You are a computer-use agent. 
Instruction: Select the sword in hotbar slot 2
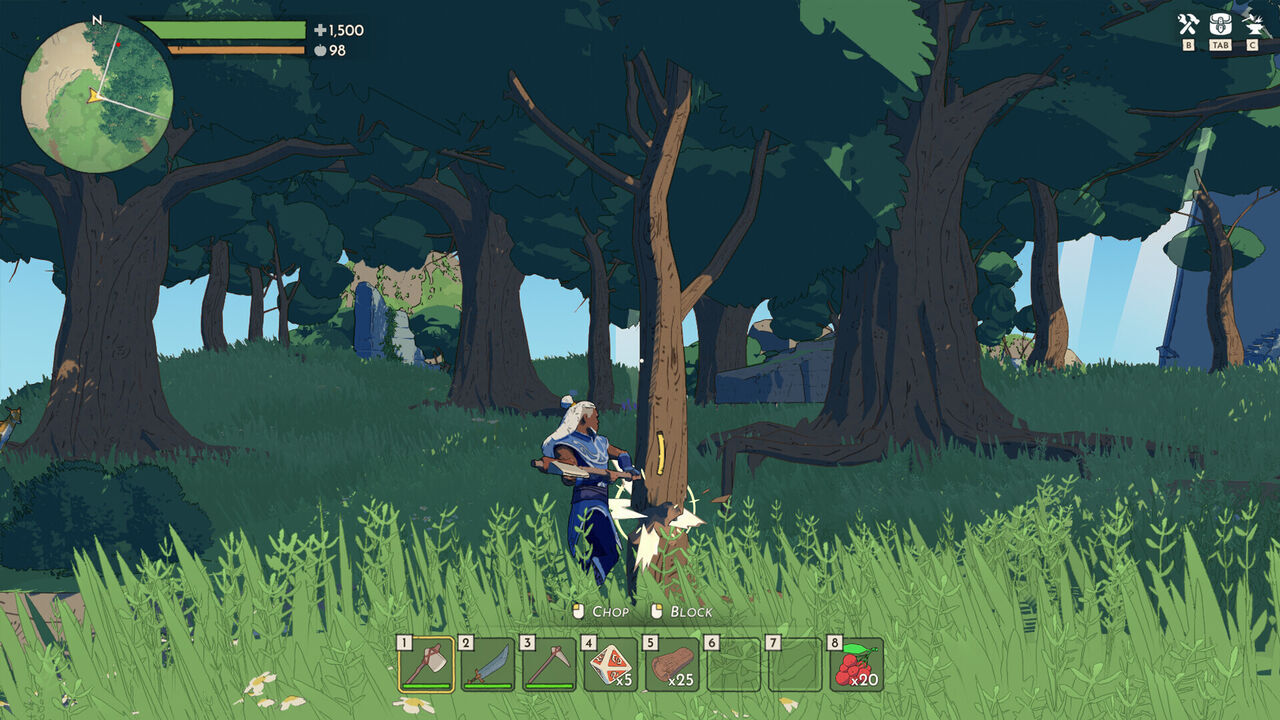tap(489, 664)
